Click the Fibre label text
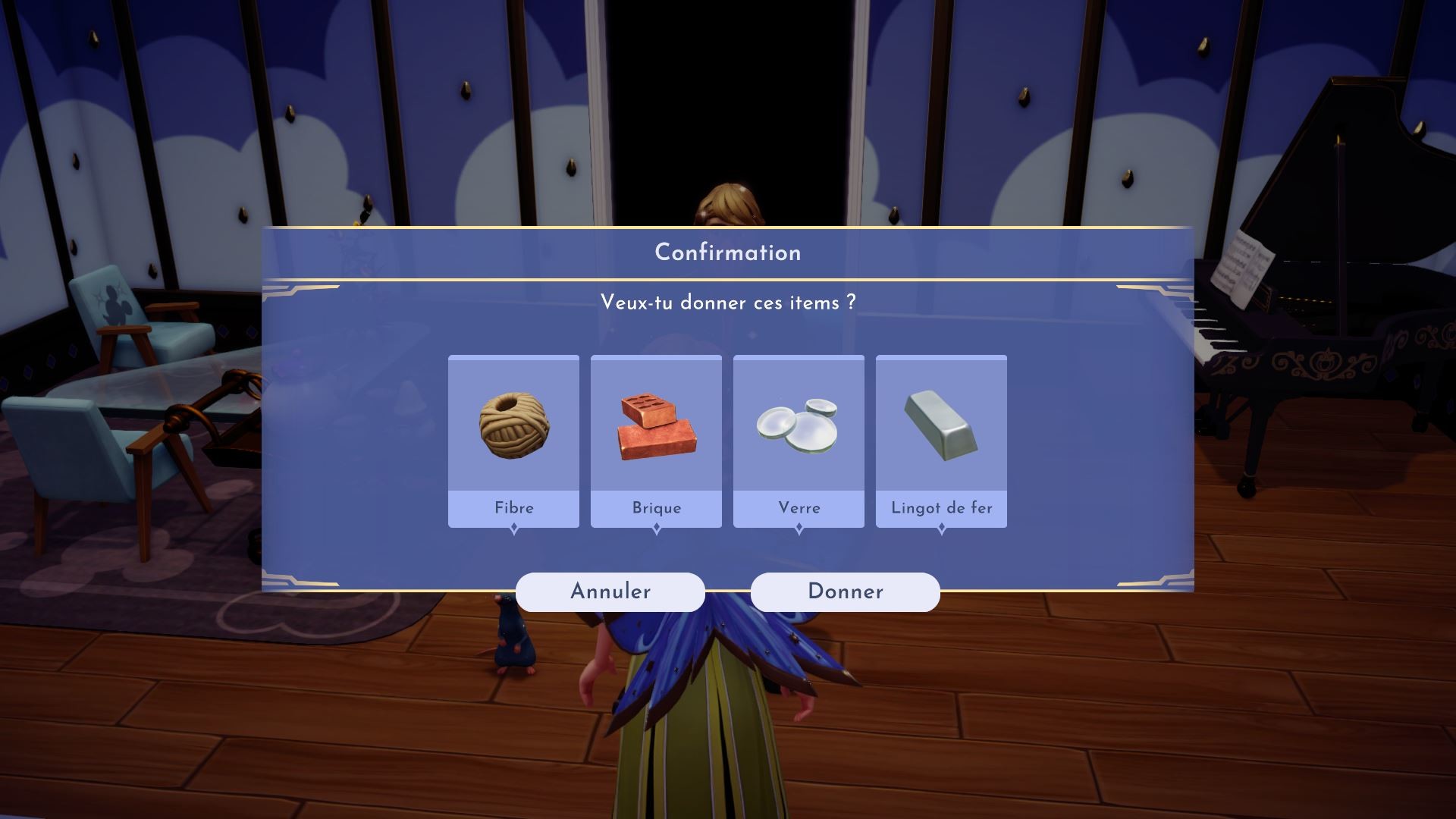The height and width of the screenshot is (819, 1456). (514, 508)
